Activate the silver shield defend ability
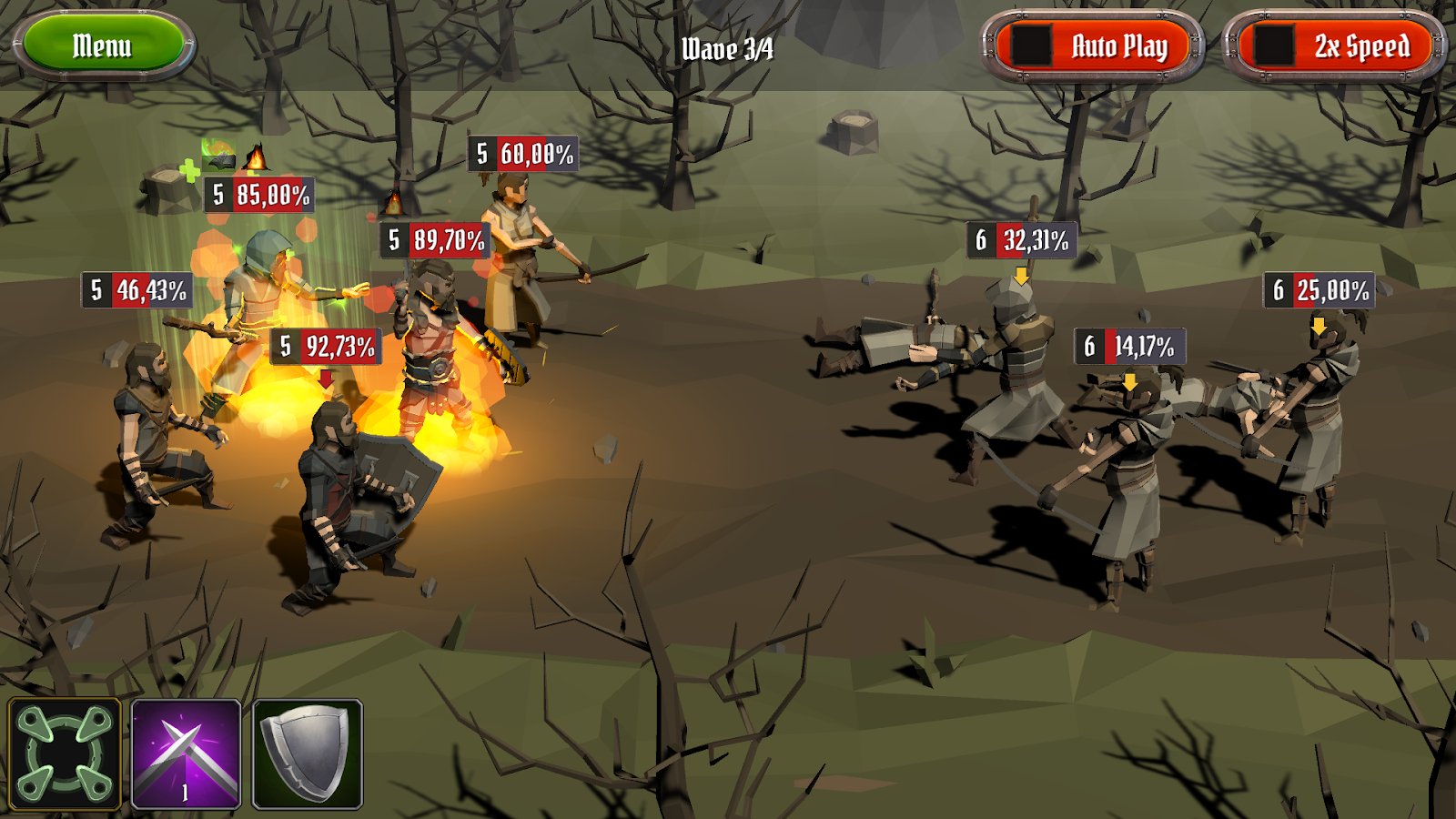 click(x=308, y=754)
